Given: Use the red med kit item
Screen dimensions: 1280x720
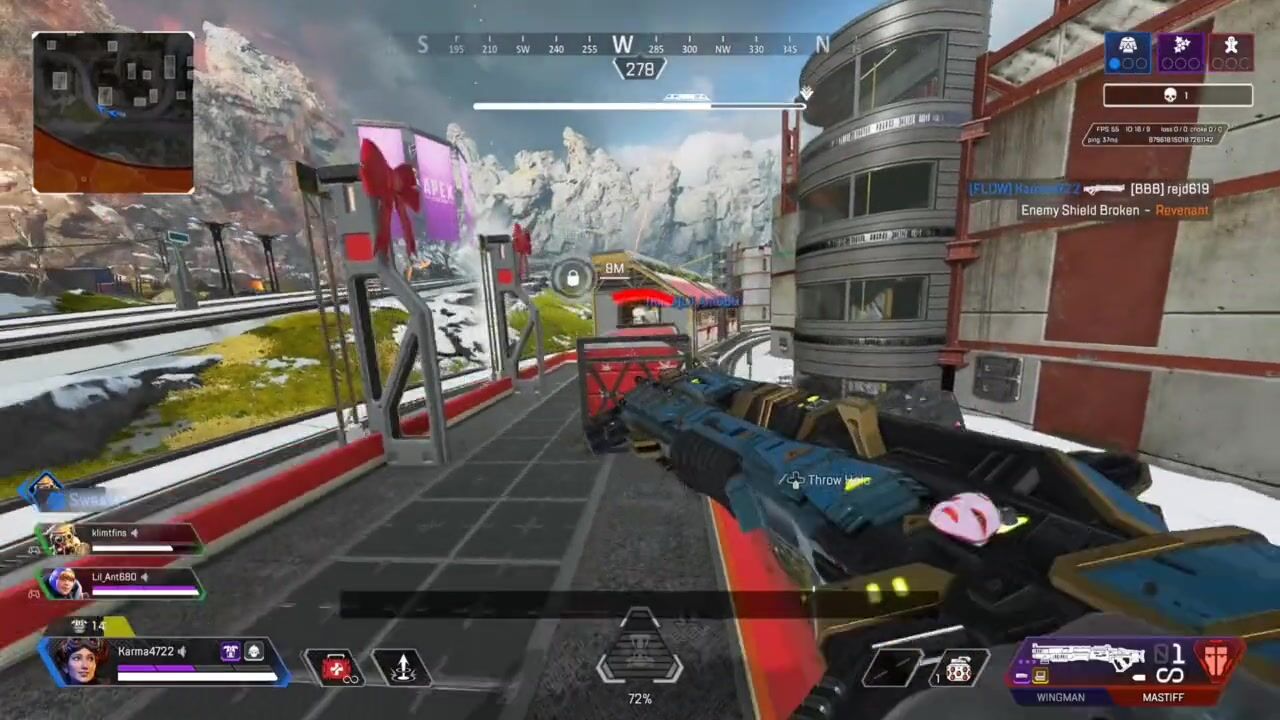Looking at the screenshot, I should point(337,667).
